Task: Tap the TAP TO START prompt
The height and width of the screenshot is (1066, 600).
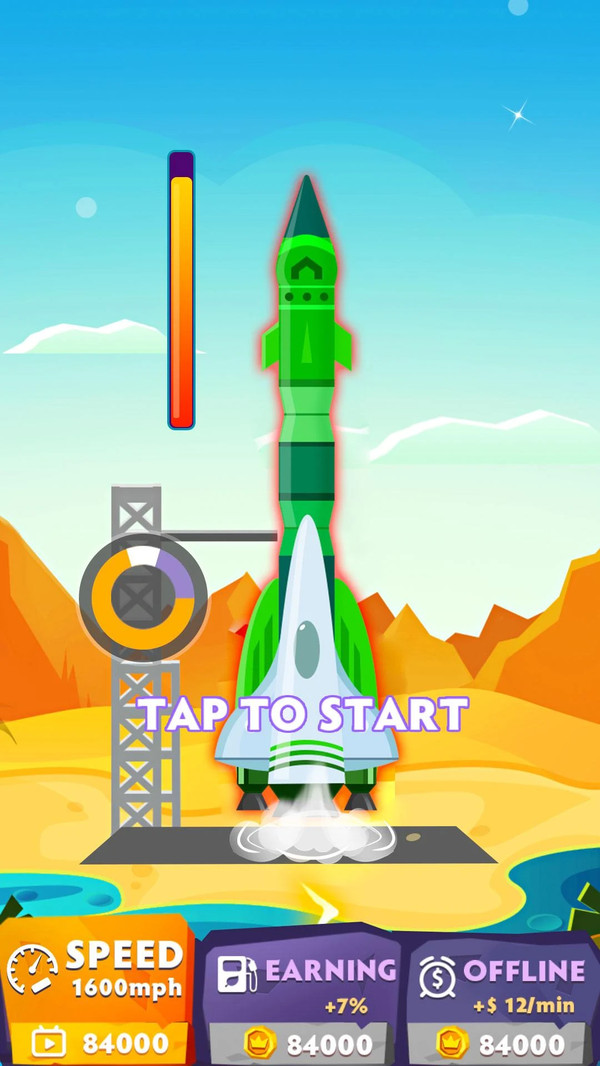Action: [x=303, y=714]
